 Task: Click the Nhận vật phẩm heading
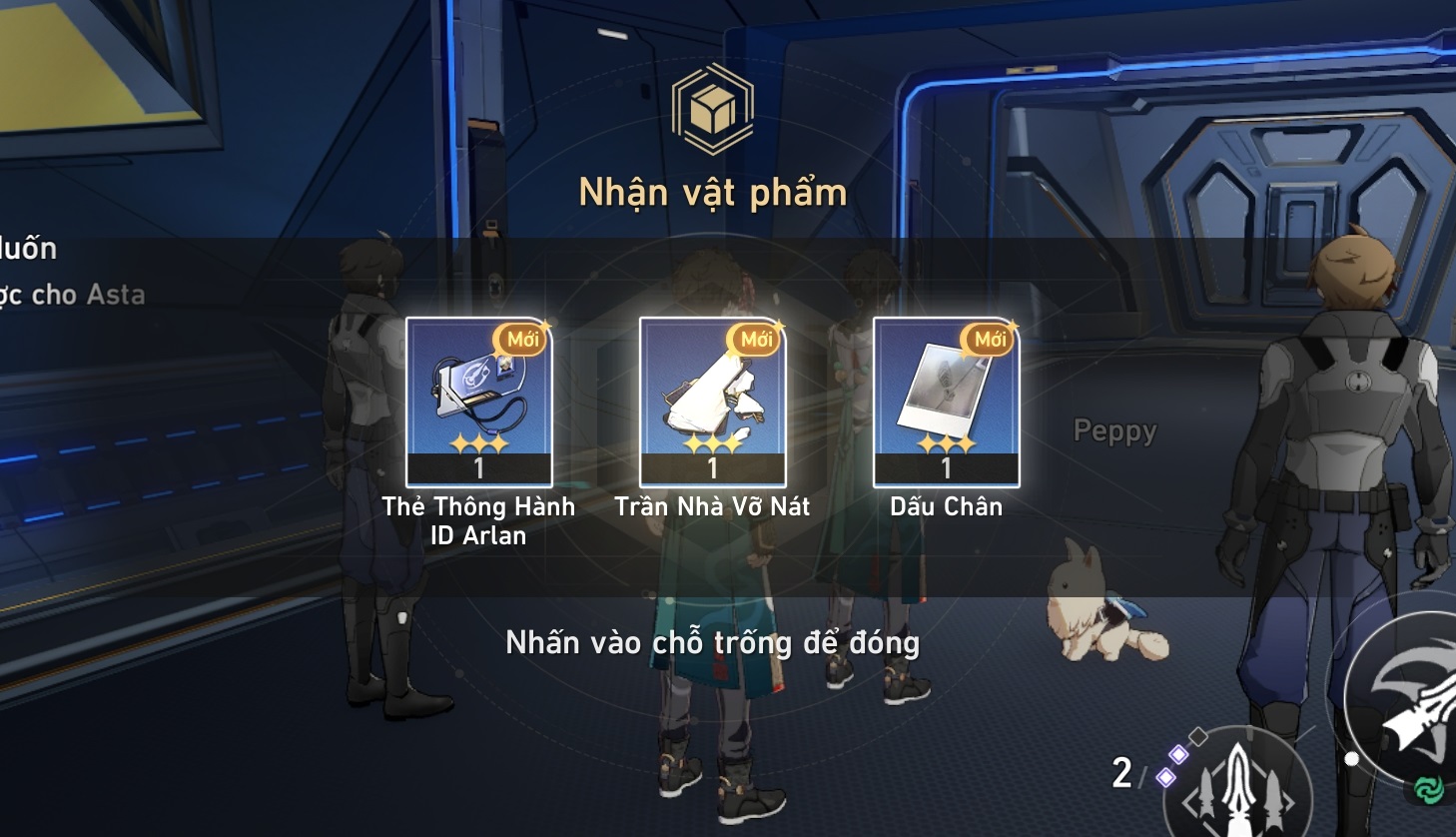coord(714,192)
